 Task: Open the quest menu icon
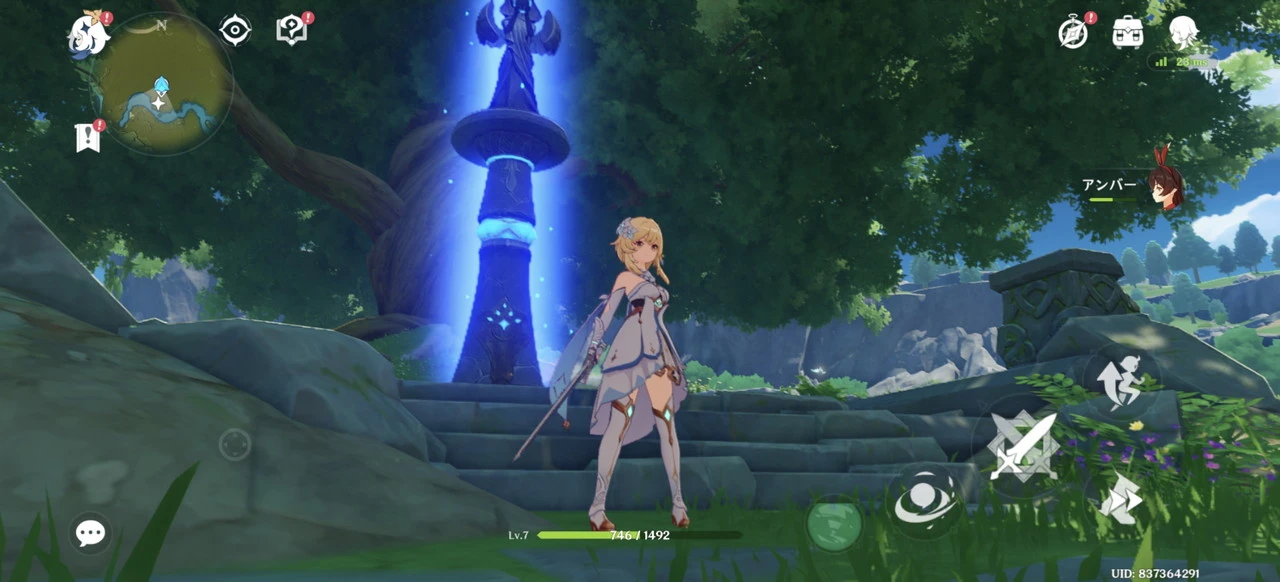[x=291, y=31]
